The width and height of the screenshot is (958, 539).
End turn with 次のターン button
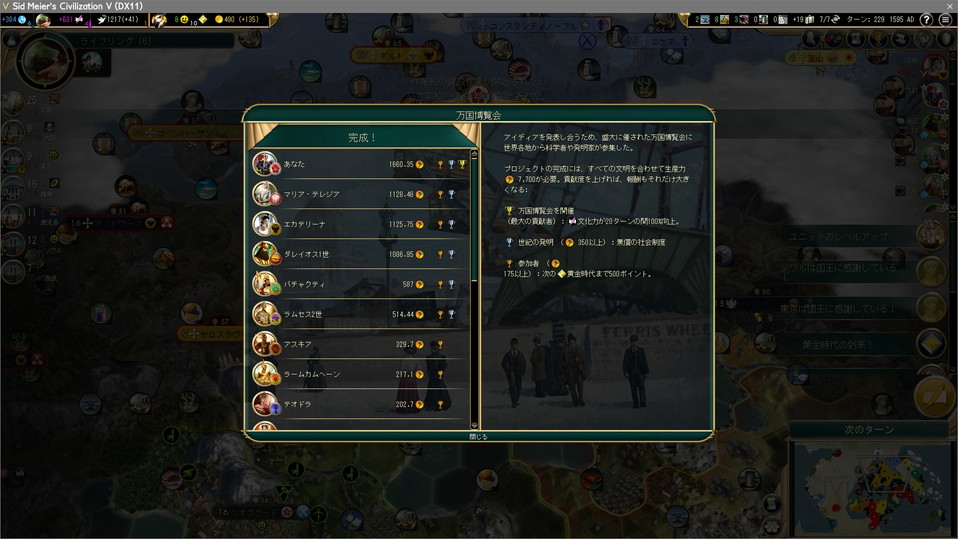tap(869, 429)
